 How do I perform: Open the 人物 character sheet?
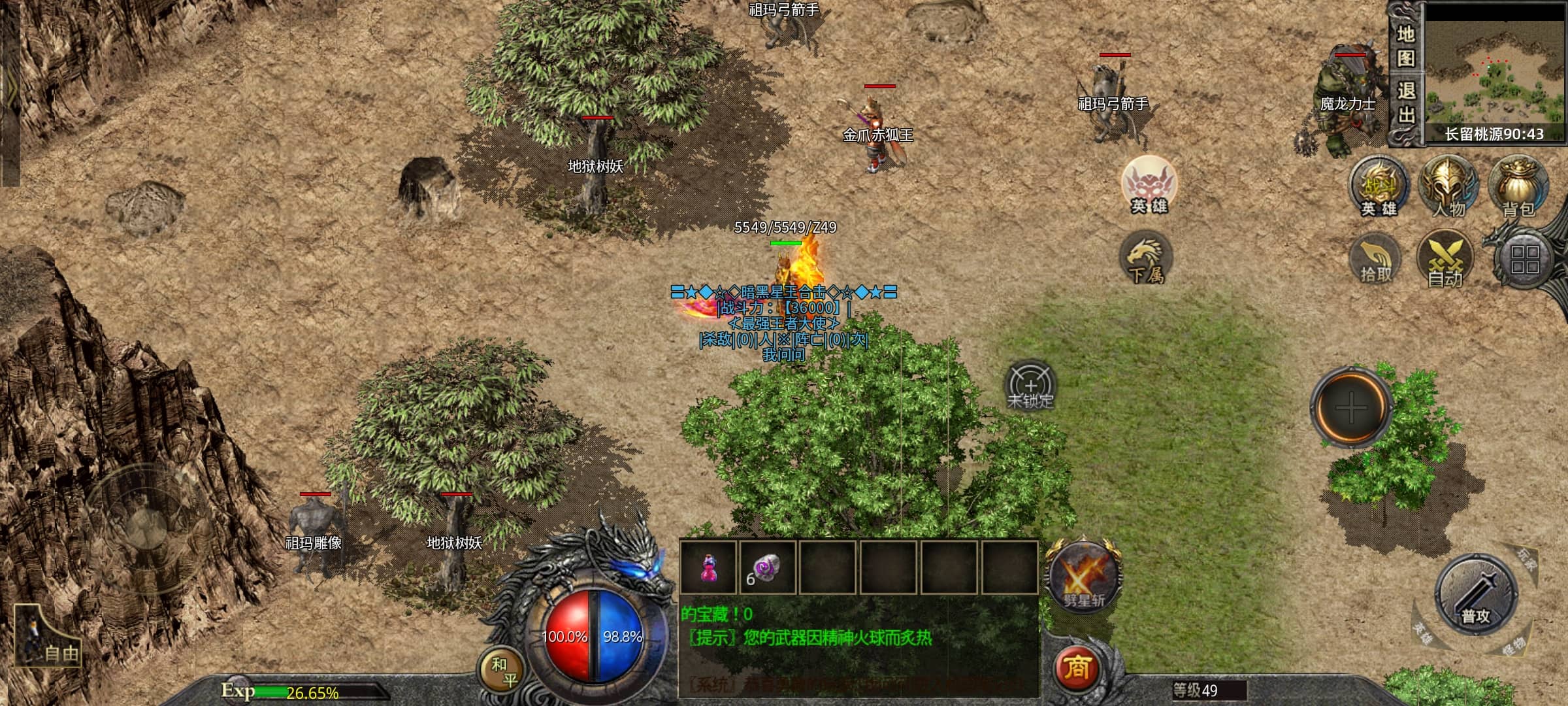1448,187
